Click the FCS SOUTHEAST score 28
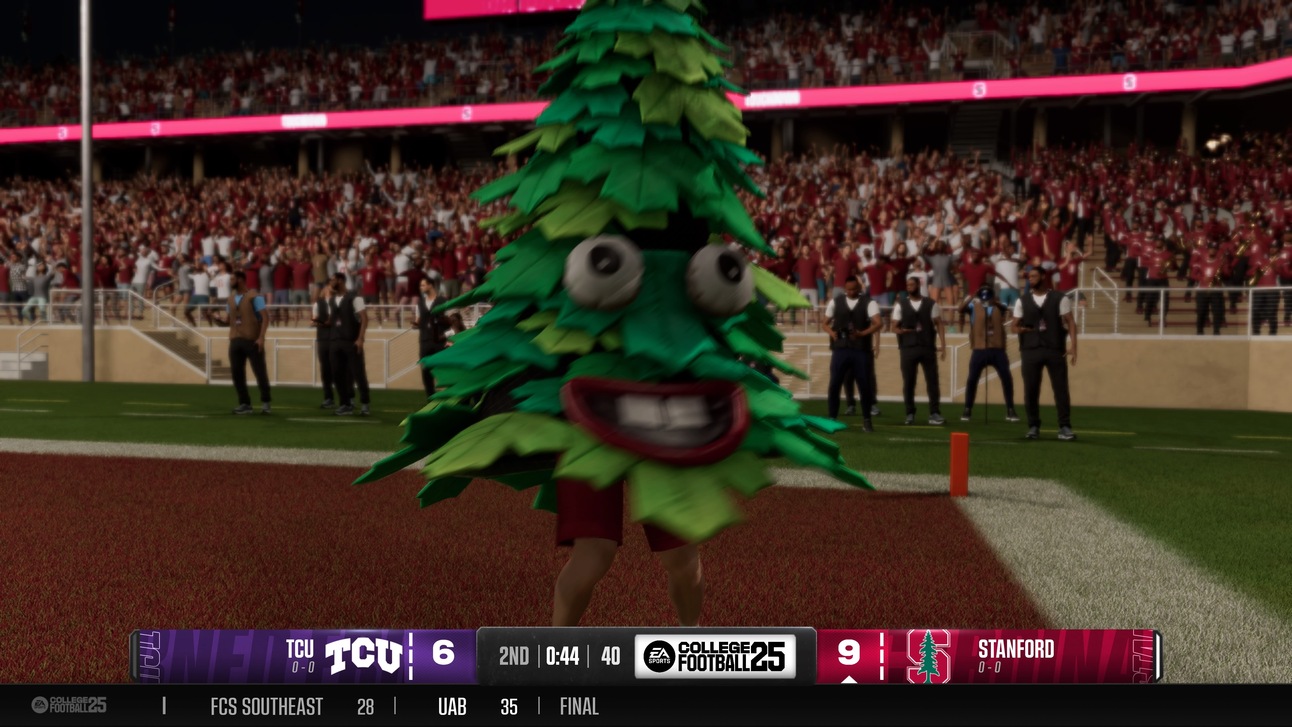Image resolution: width=1292 pixels, height=727 pixels. [x=364, y=705]
